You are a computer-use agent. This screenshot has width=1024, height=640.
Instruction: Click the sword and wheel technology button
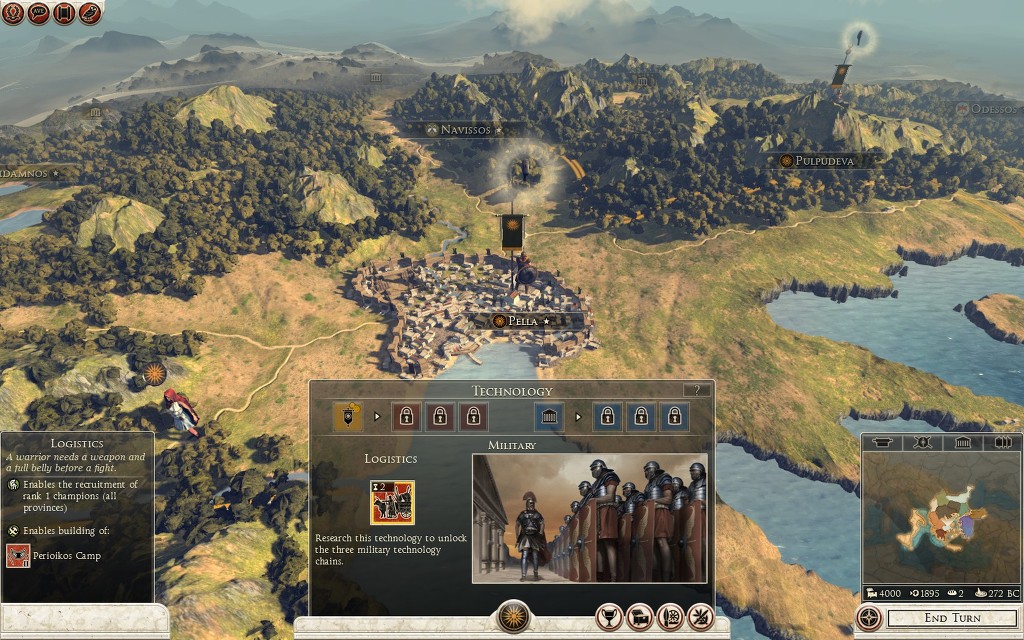(x=671, y=617)
